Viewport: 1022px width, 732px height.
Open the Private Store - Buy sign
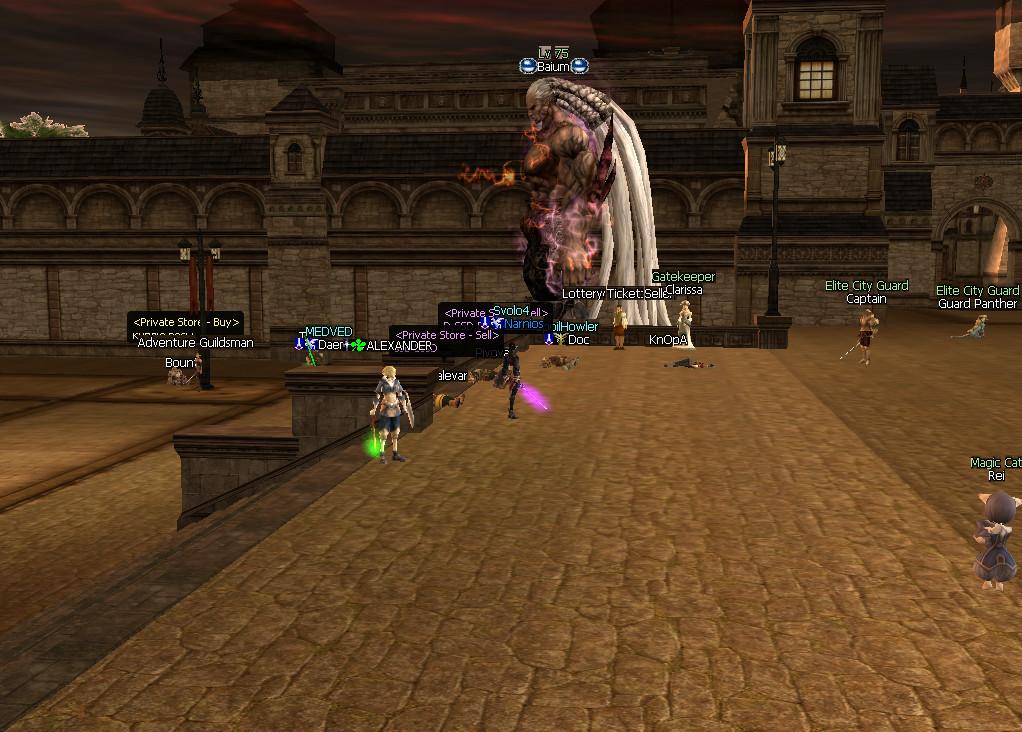tap(186, 323)
